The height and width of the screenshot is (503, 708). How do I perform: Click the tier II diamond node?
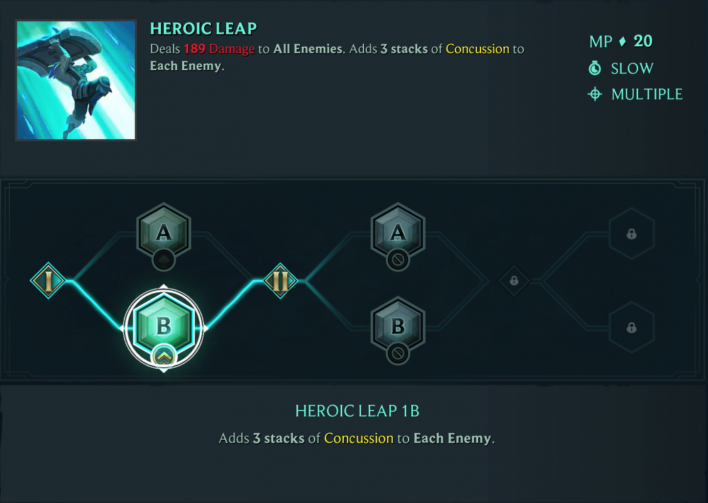[x=280, y=280]
